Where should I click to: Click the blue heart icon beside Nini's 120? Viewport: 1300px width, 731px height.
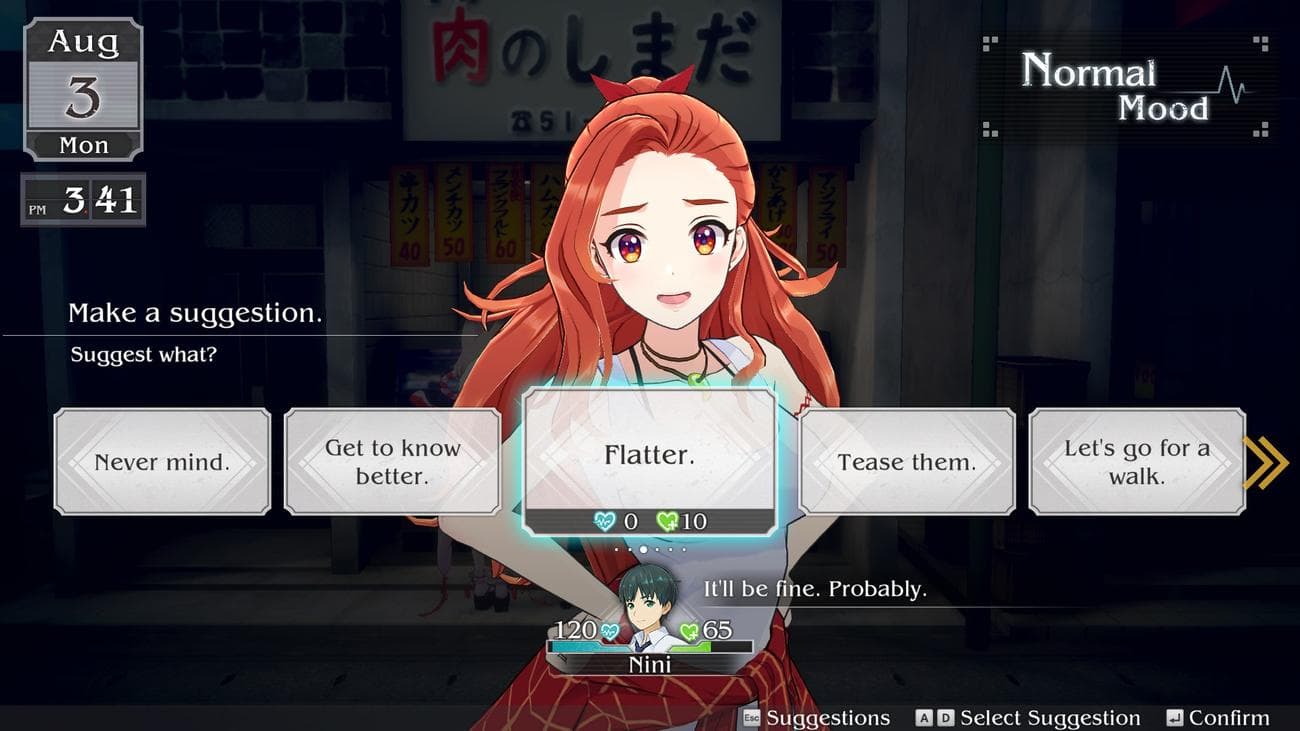point(610,631)
